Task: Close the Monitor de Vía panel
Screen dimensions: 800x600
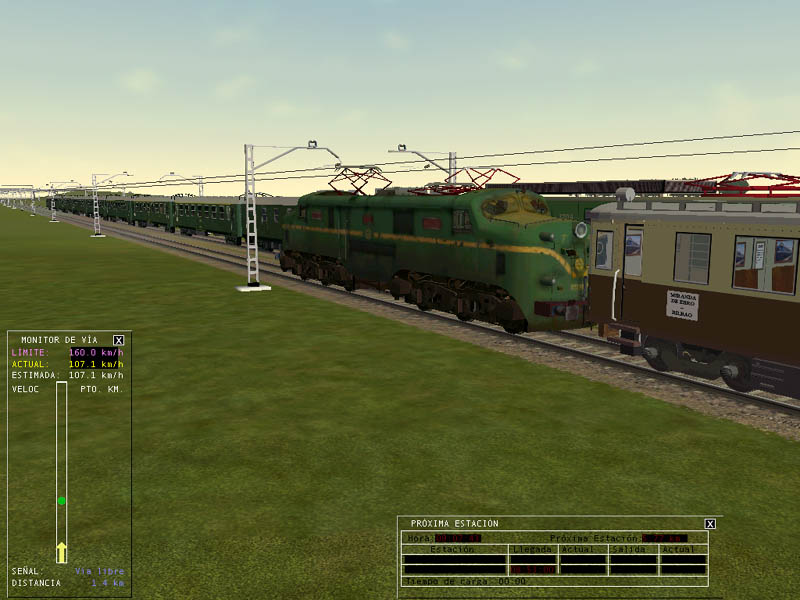Action: tap(118, 340)
